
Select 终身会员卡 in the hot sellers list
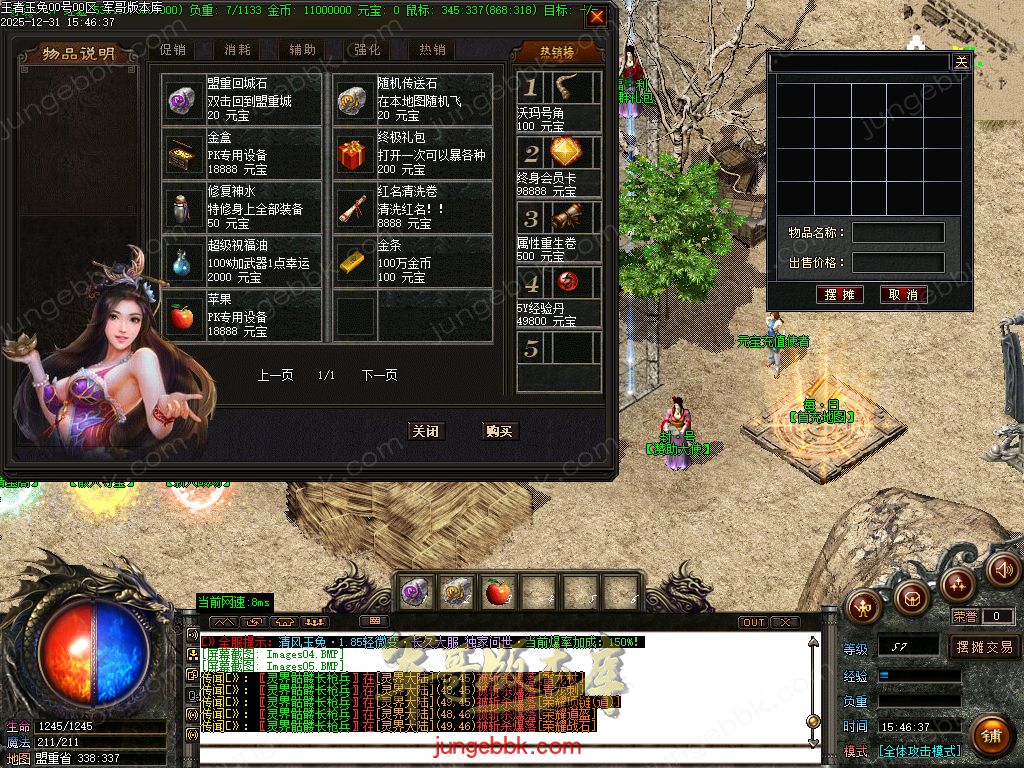559,166
